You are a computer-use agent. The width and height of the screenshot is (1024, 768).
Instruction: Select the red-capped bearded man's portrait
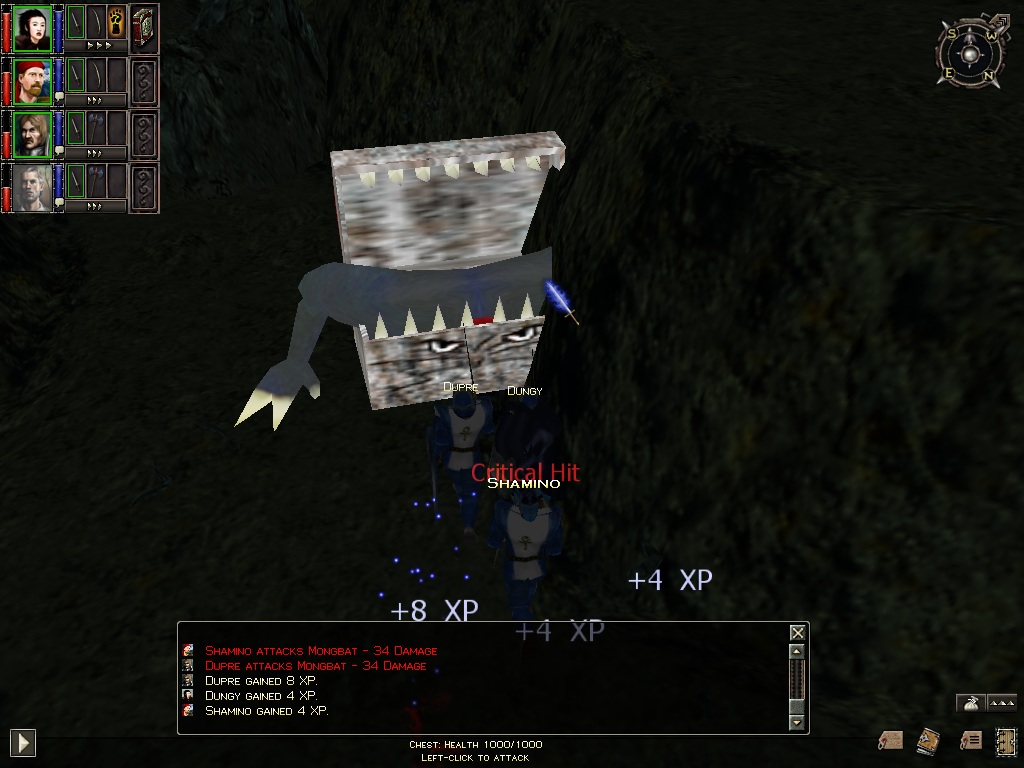32,81
